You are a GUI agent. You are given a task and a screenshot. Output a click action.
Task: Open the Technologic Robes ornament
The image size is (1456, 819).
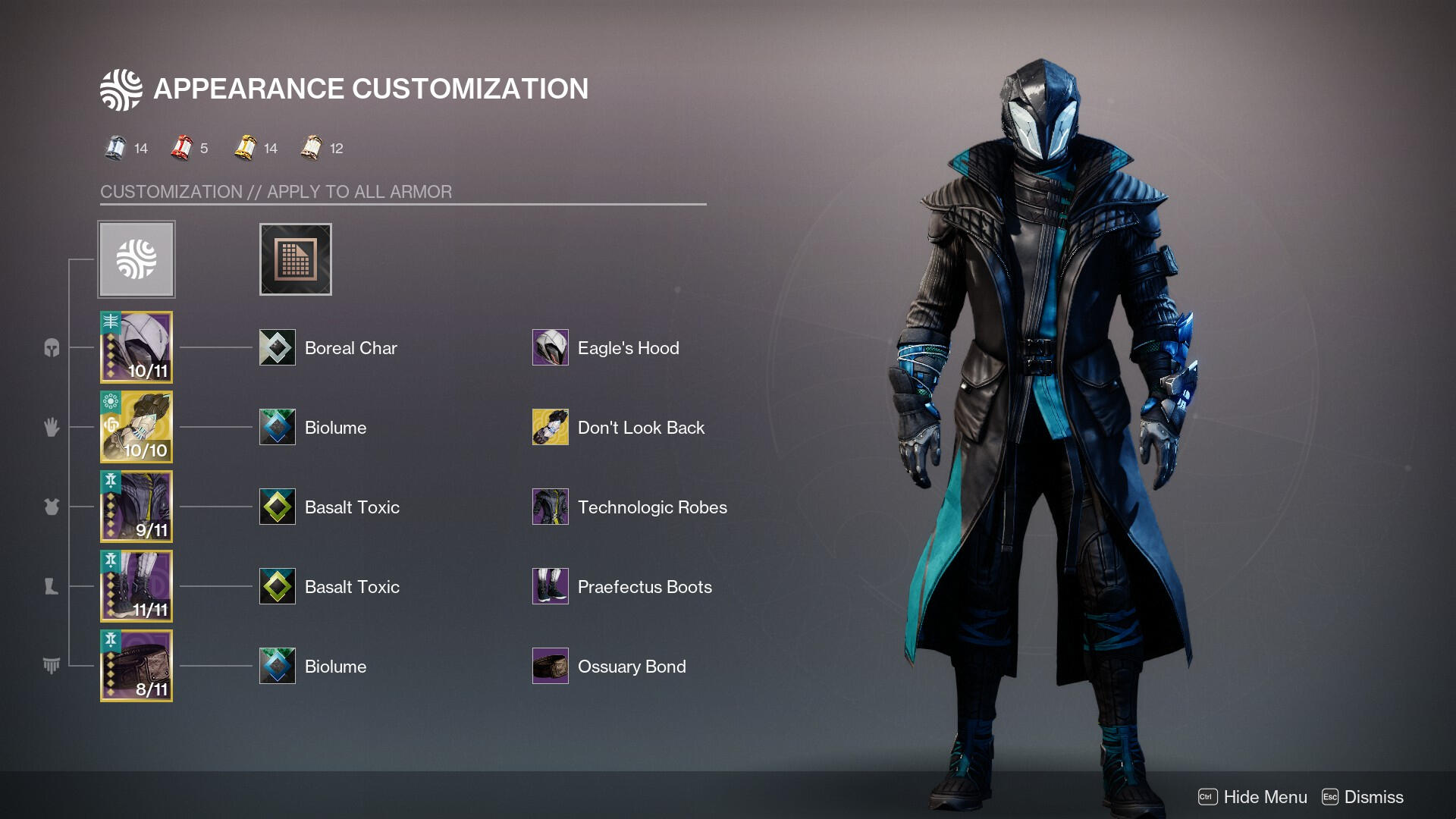coord(551,507)
